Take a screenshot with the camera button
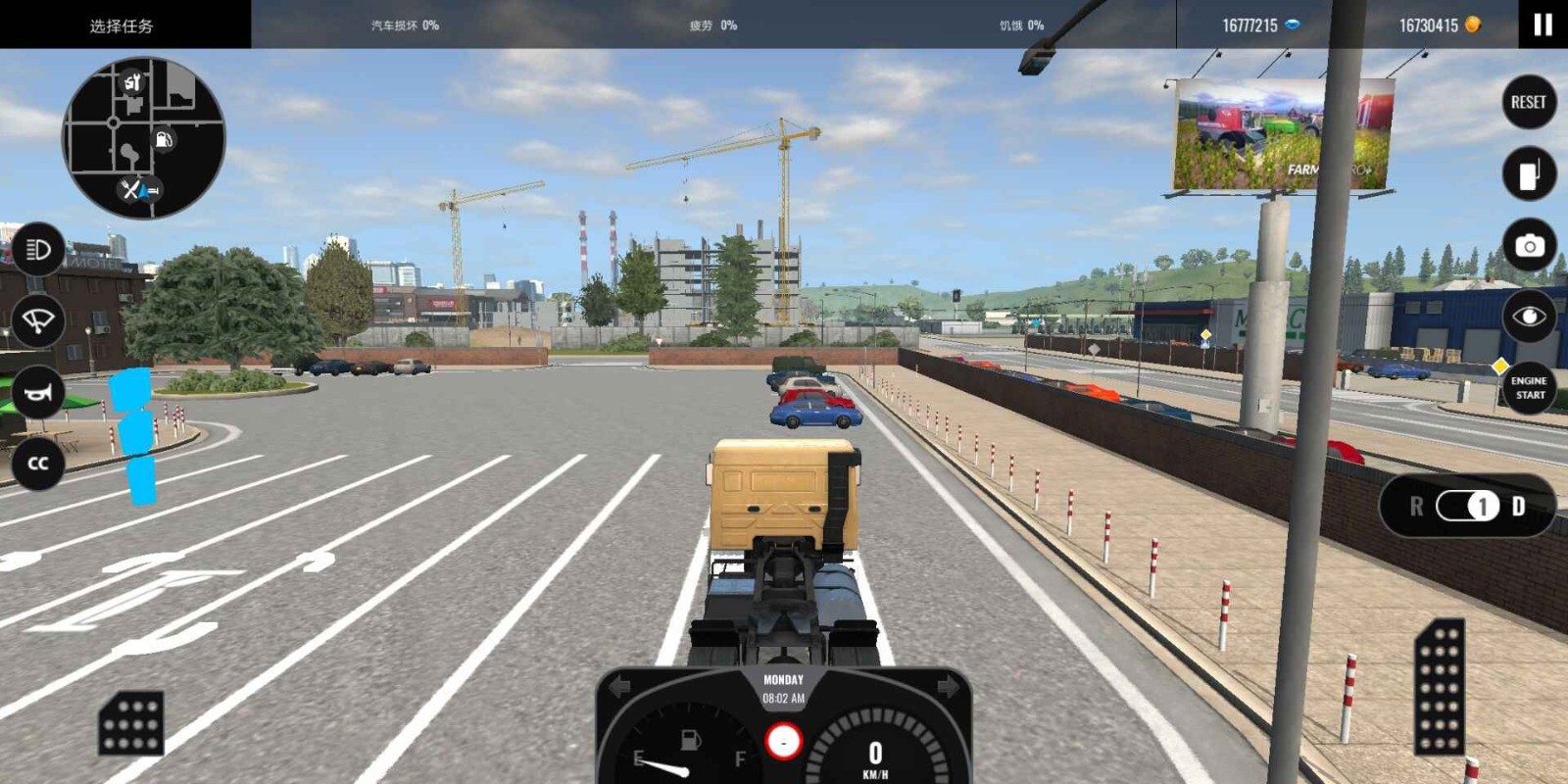Viewport: 1568px width, 784px height. (1529, 246)
